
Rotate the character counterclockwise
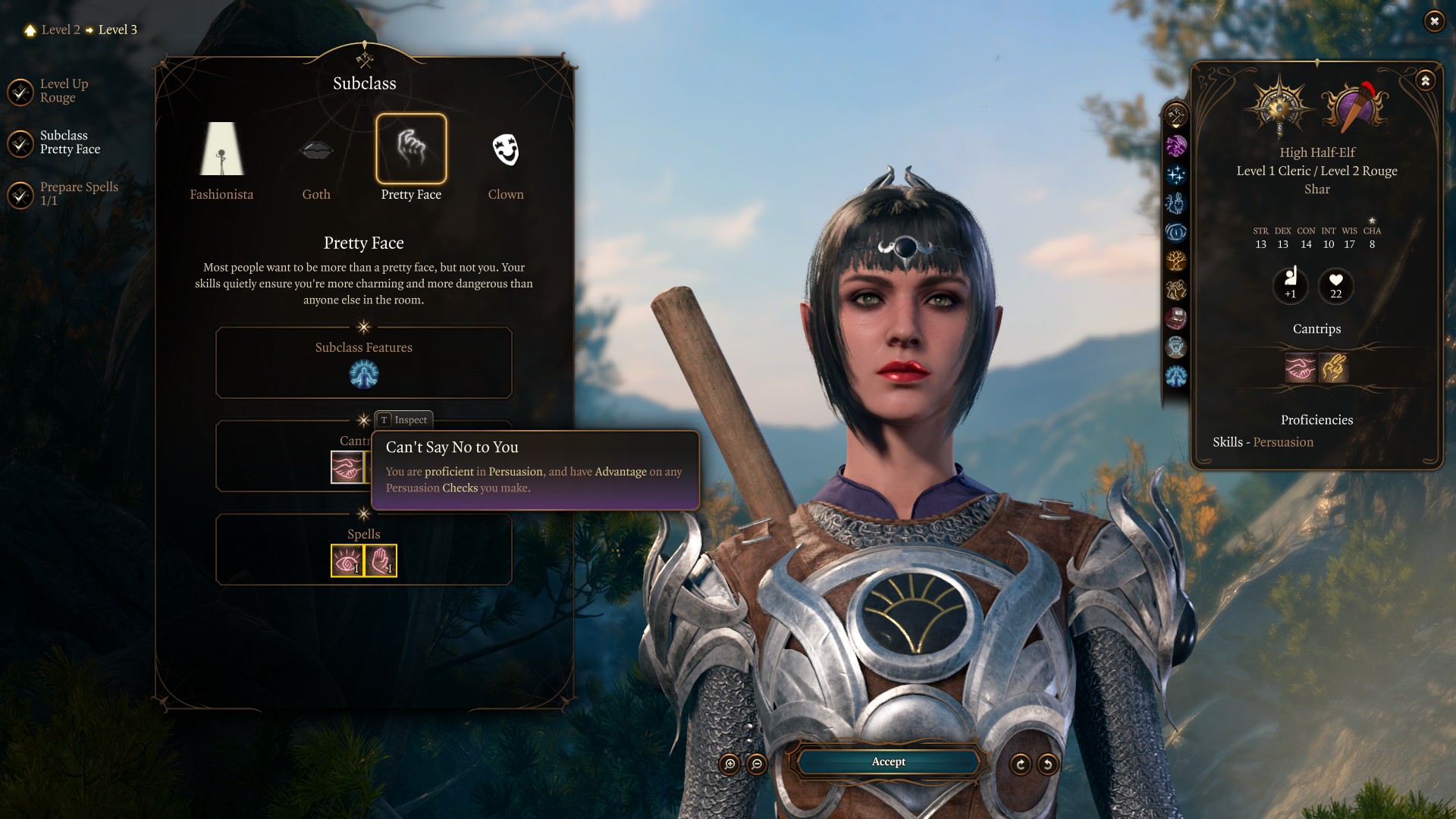(x=1047, y=764)
